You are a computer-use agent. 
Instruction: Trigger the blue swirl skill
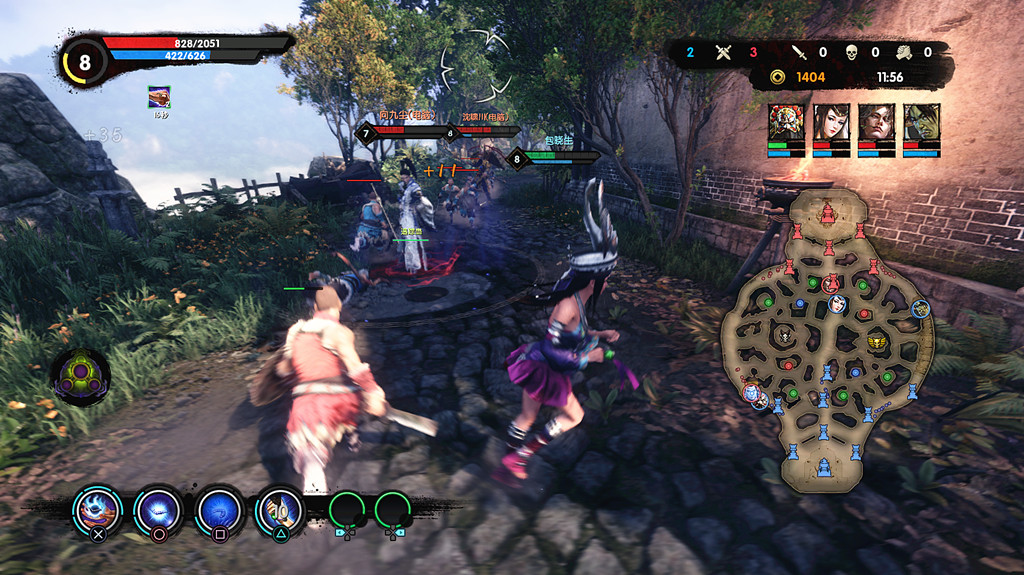(220, 508)
